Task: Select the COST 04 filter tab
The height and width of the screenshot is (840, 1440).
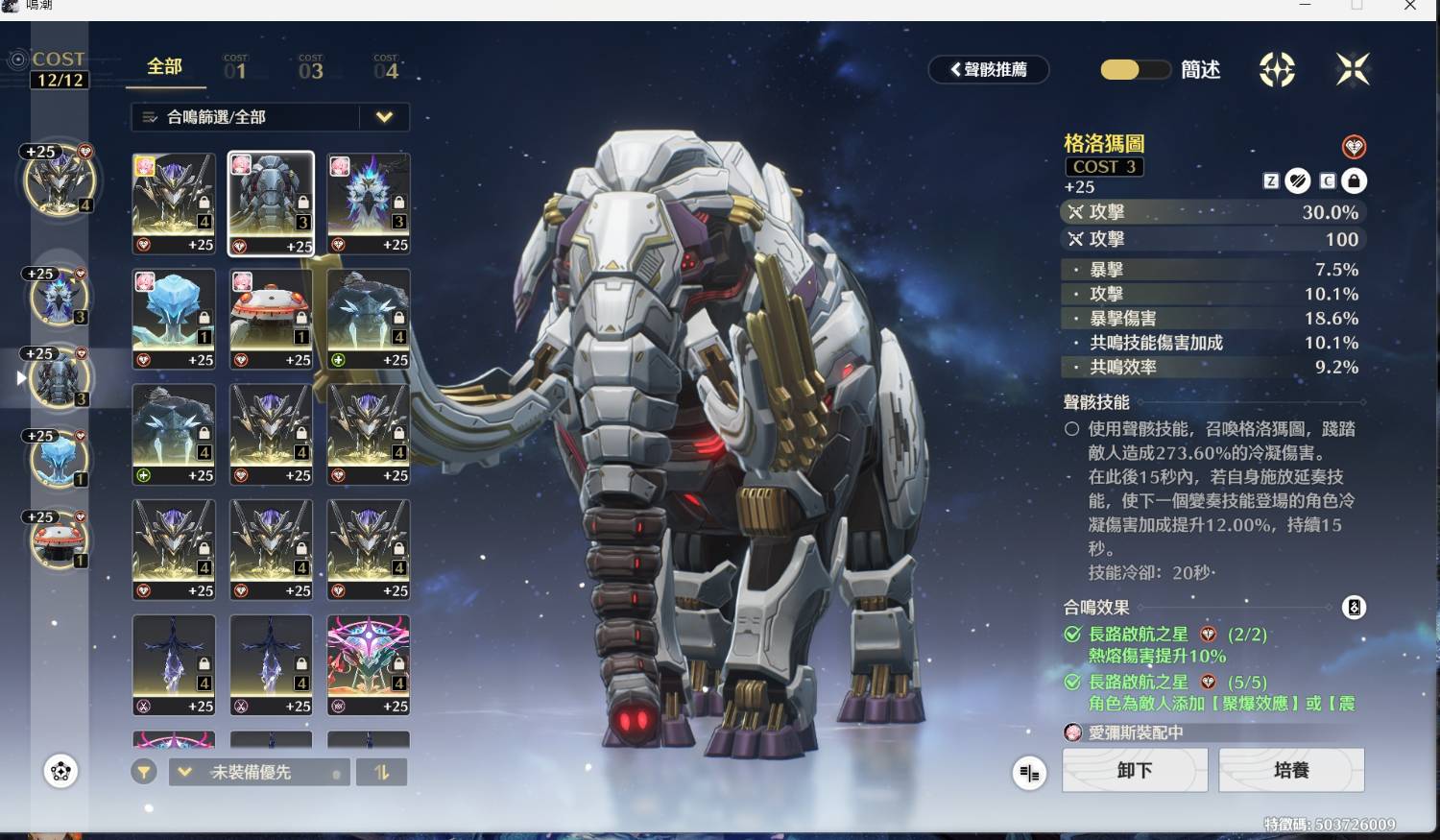Action: point(386,67)
